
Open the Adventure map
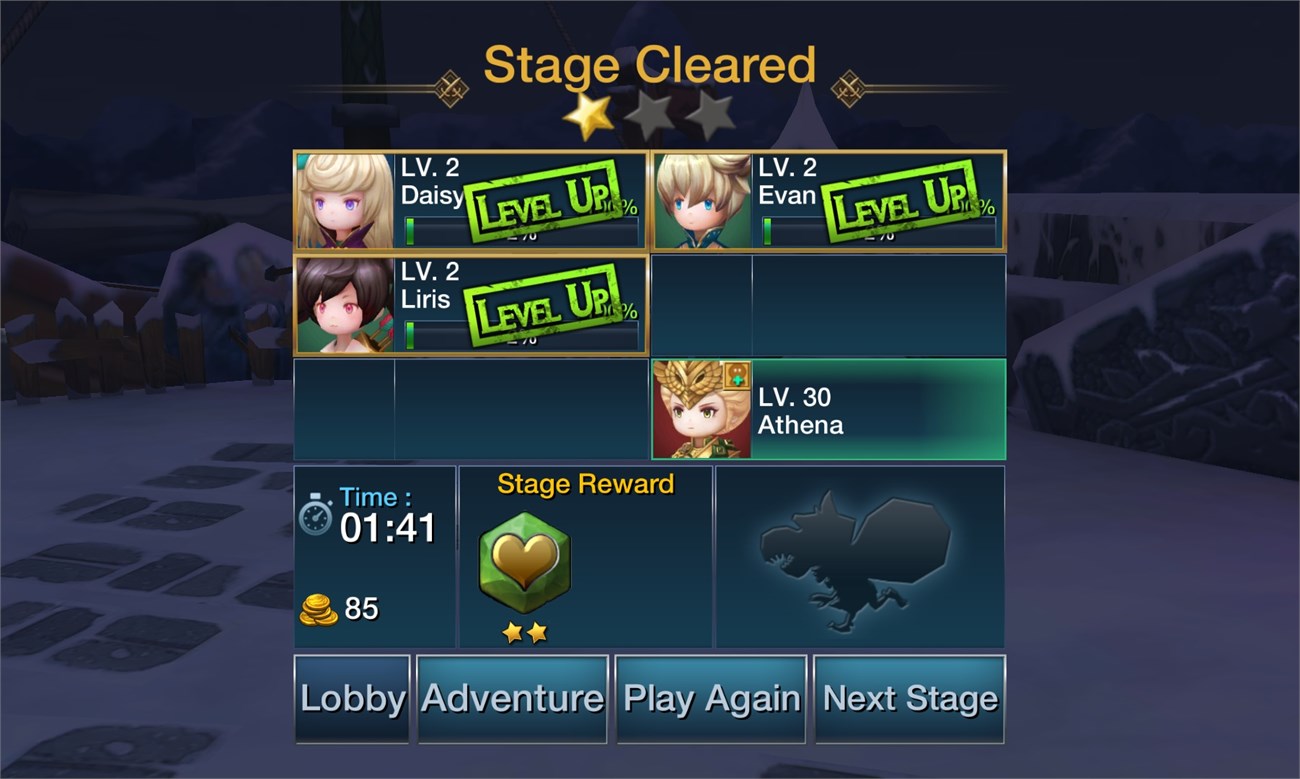tap(512, 699)
